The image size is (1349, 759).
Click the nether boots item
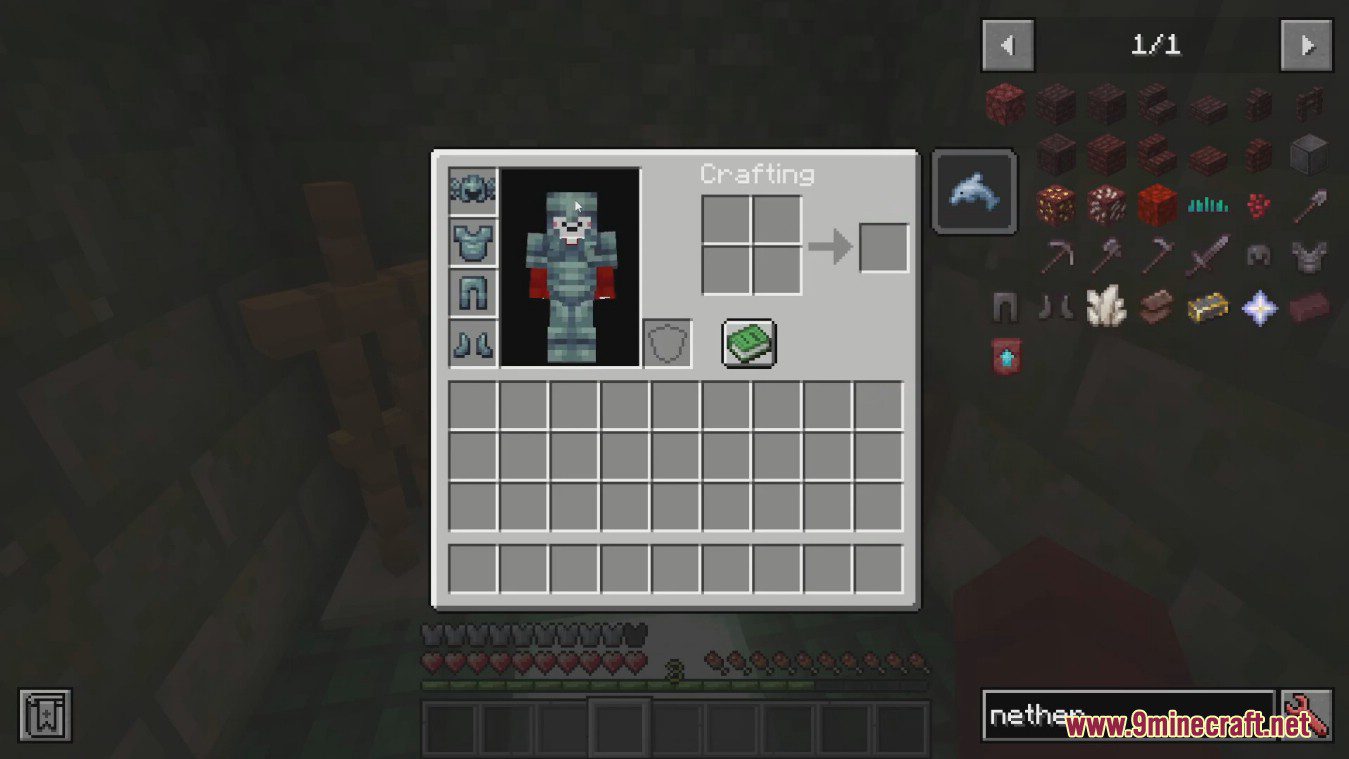coord(1055,307)
